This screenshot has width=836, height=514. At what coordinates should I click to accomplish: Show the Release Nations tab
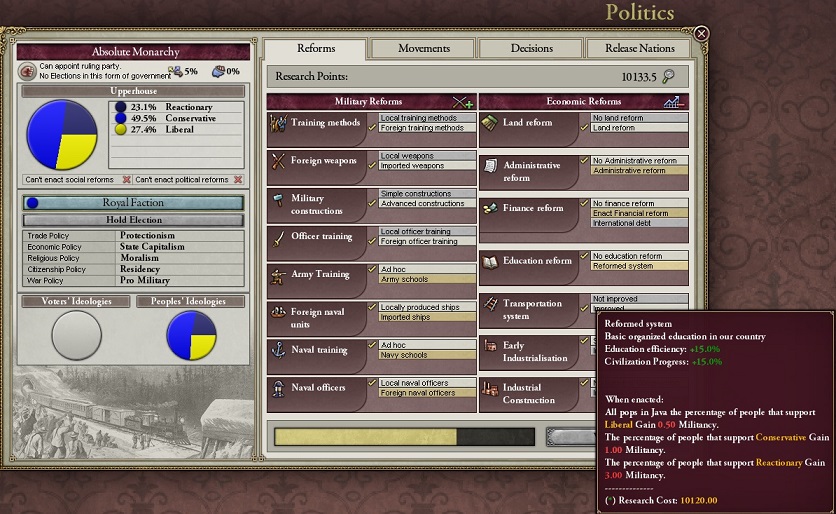coord(640,48)
